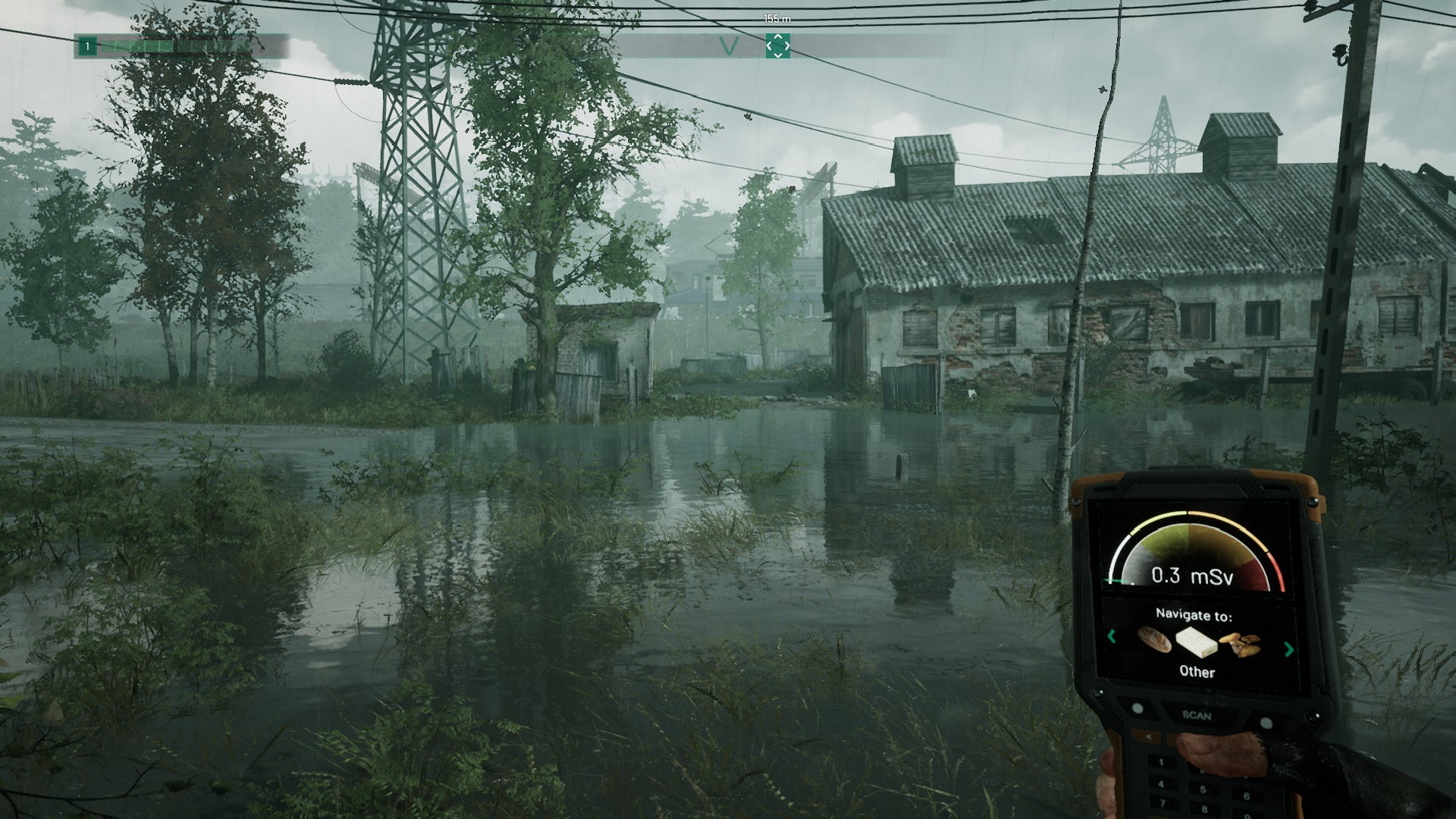This screenshot has height=819, width=1456.
Task: Choose the 'Other' food resources icon
Action: 1198,643
